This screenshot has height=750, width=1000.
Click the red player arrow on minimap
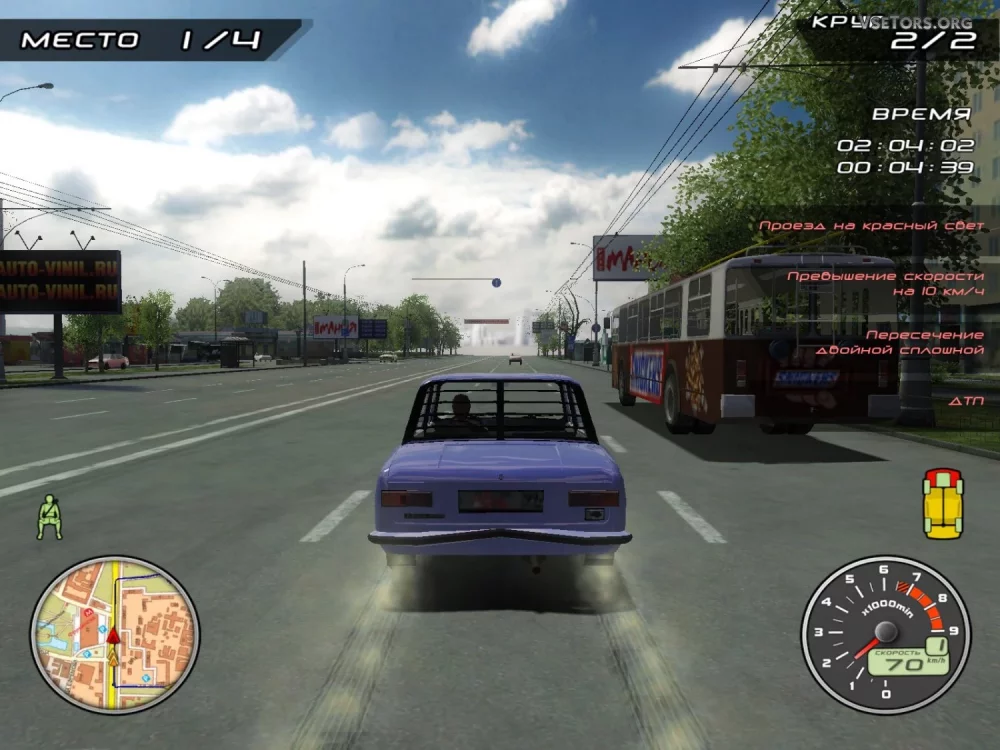113,635
